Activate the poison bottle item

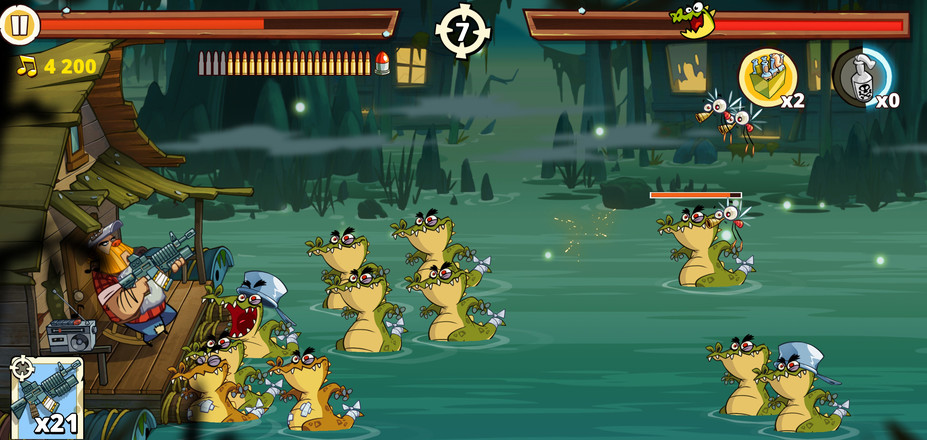[860, 78]
